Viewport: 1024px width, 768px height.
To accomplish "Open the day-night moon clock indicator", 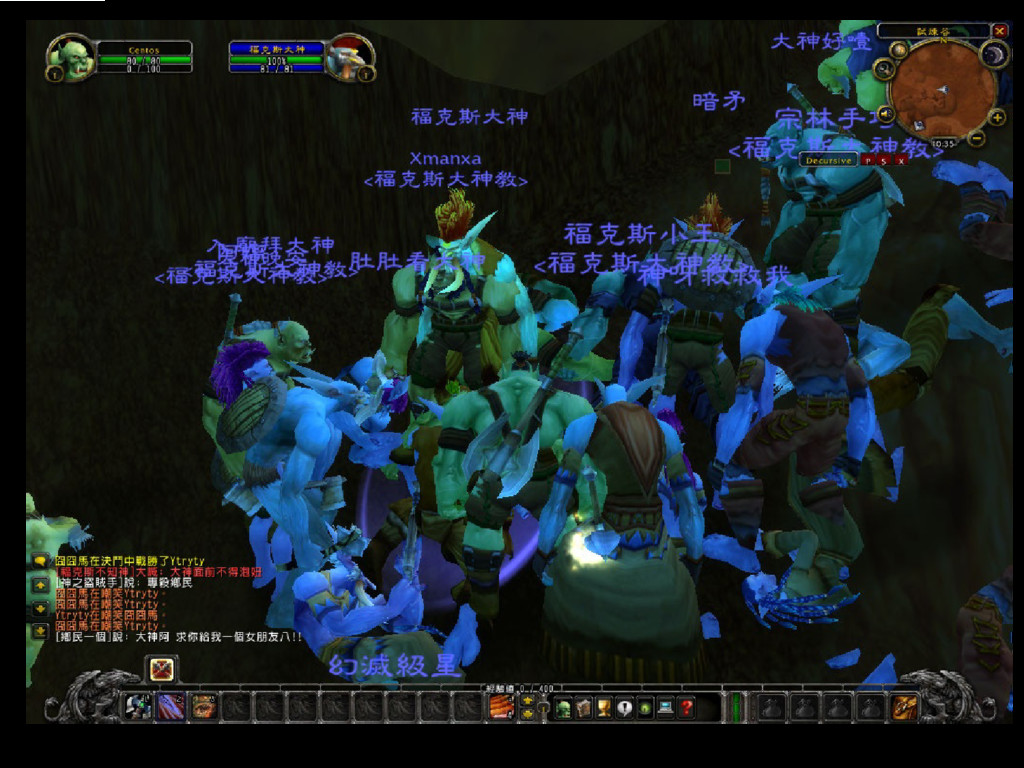I will [x=992, y=55].
